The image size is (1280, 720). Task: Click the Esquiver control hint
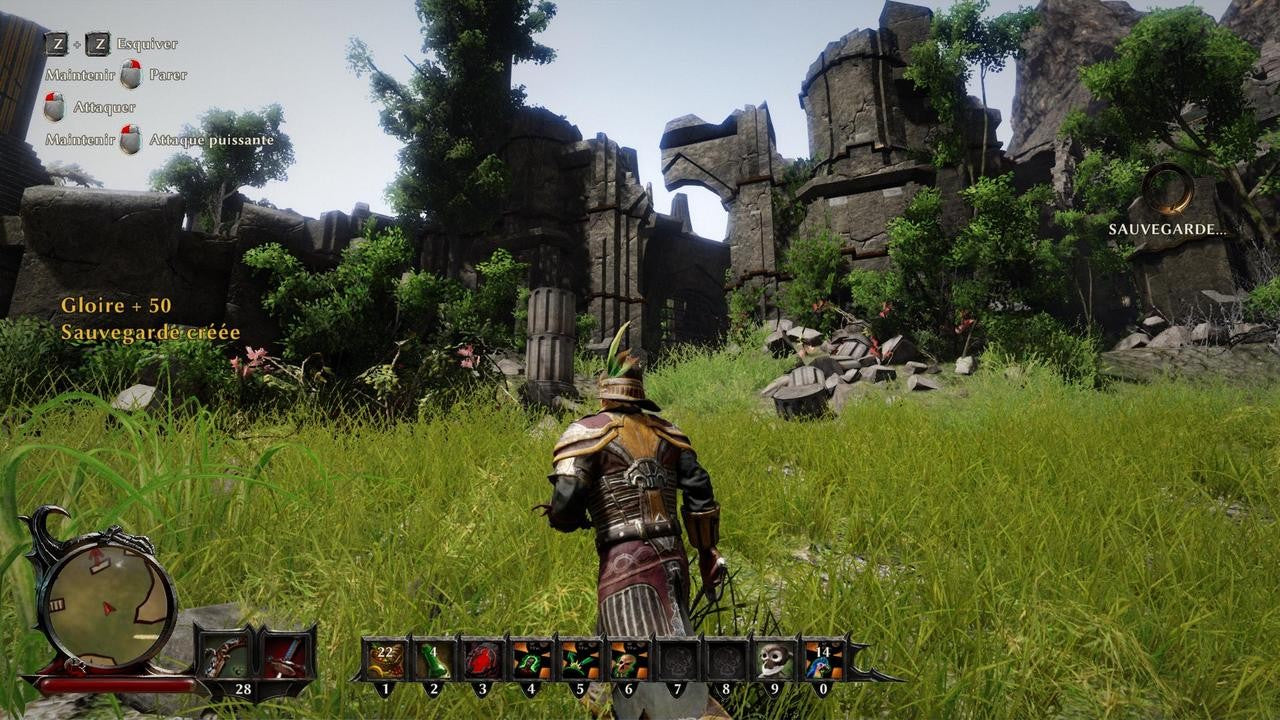coord(146,44)
